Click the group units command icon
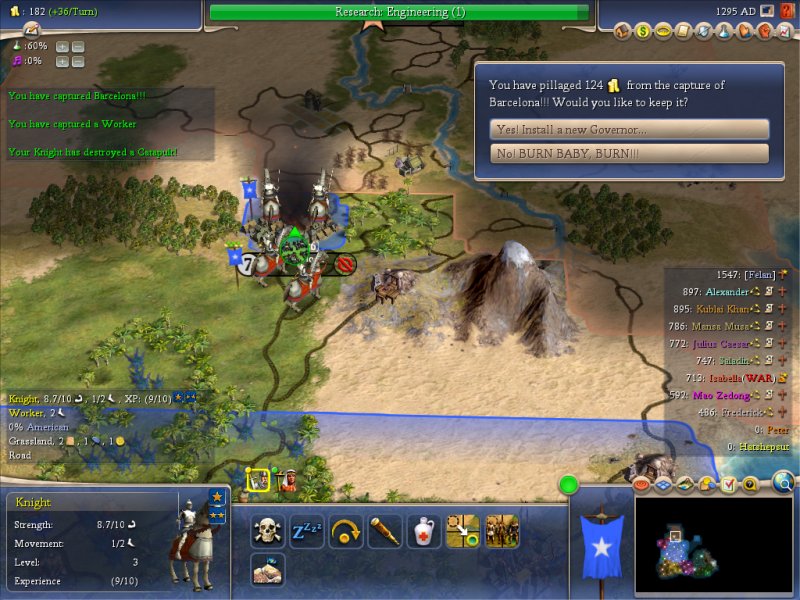Screen dimensions: 800x600 point(502,531)
